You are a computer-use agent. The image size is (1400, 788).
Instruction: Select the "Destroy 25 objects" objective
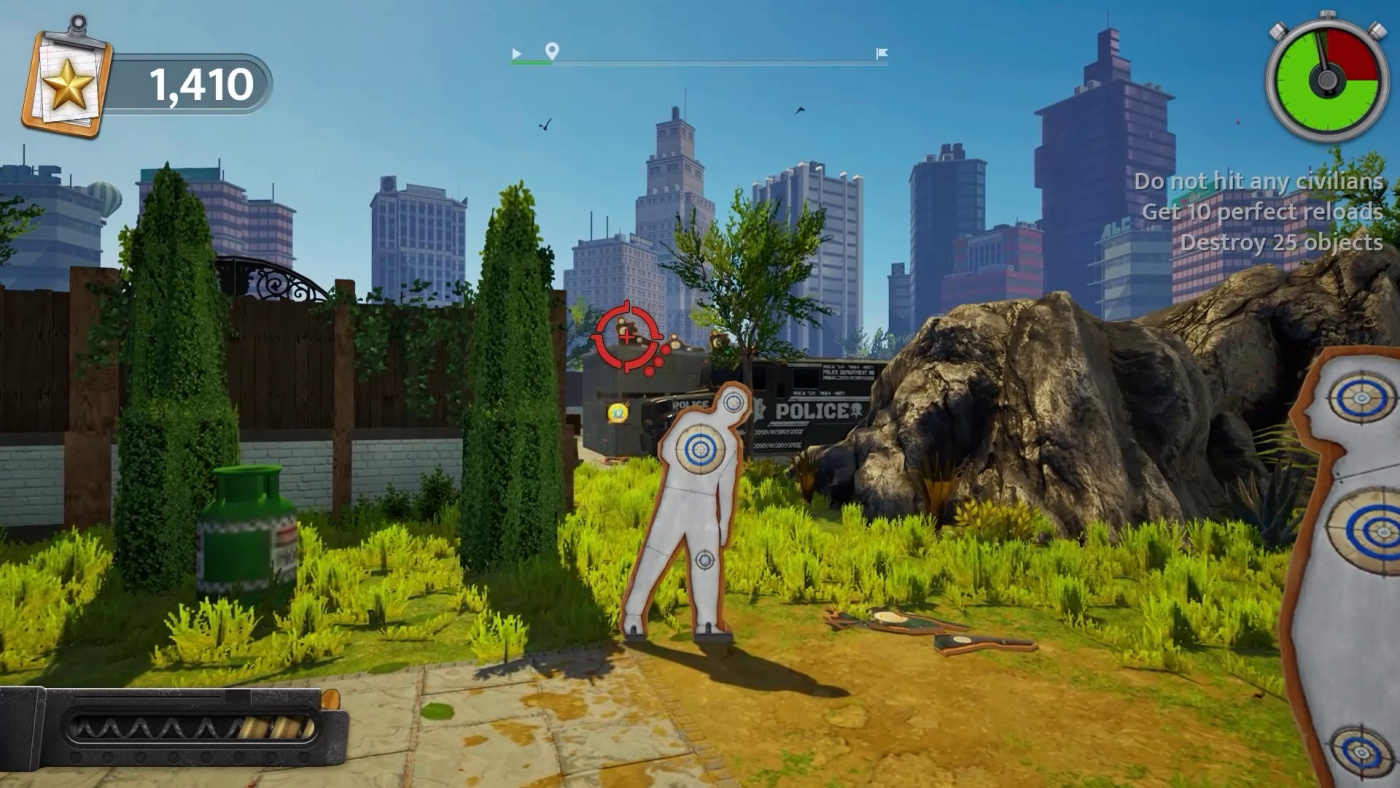click(1281, 242)
